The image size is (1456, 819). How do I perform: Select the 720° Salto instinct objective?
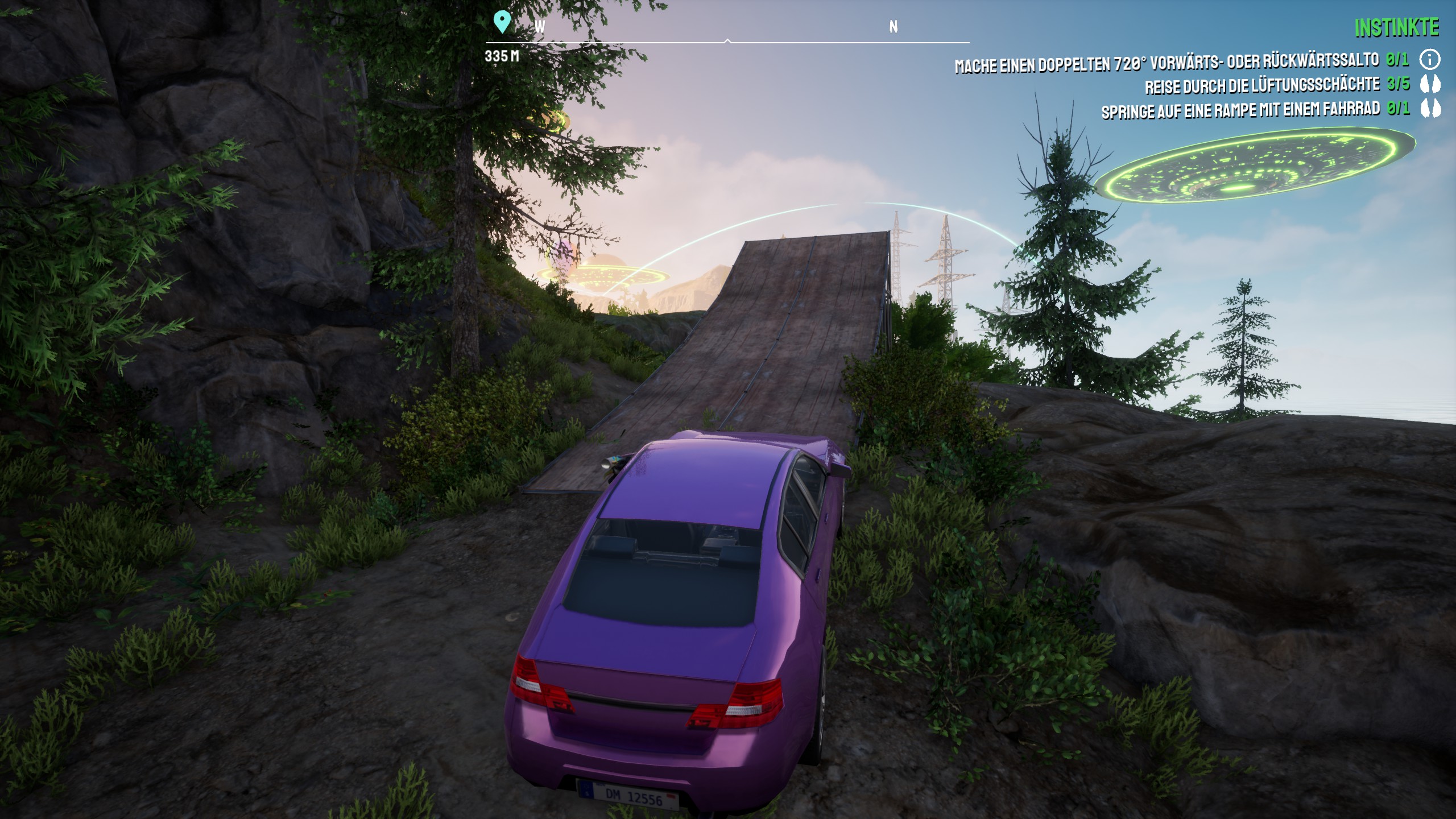click(1166, 63)
